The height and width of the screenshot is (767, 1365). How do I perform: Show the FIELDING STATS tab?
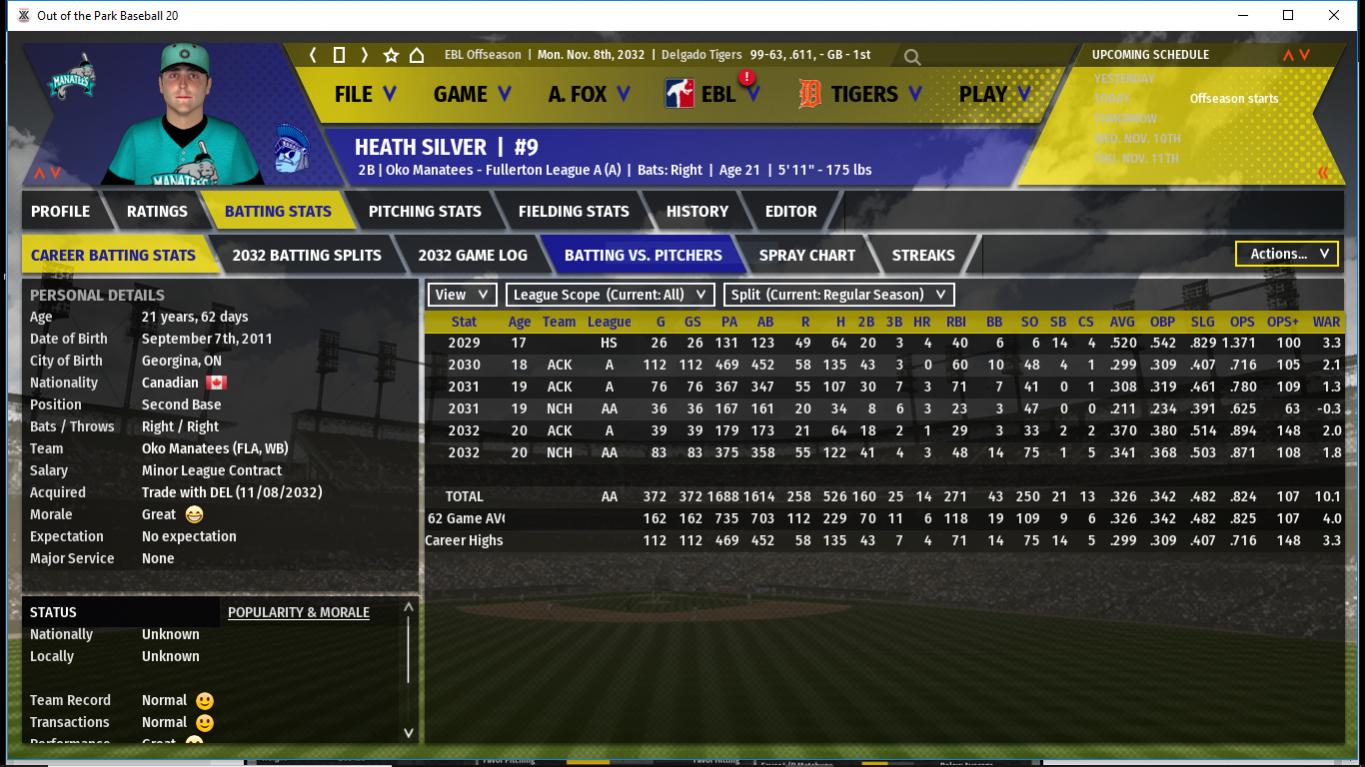(574, 211)
